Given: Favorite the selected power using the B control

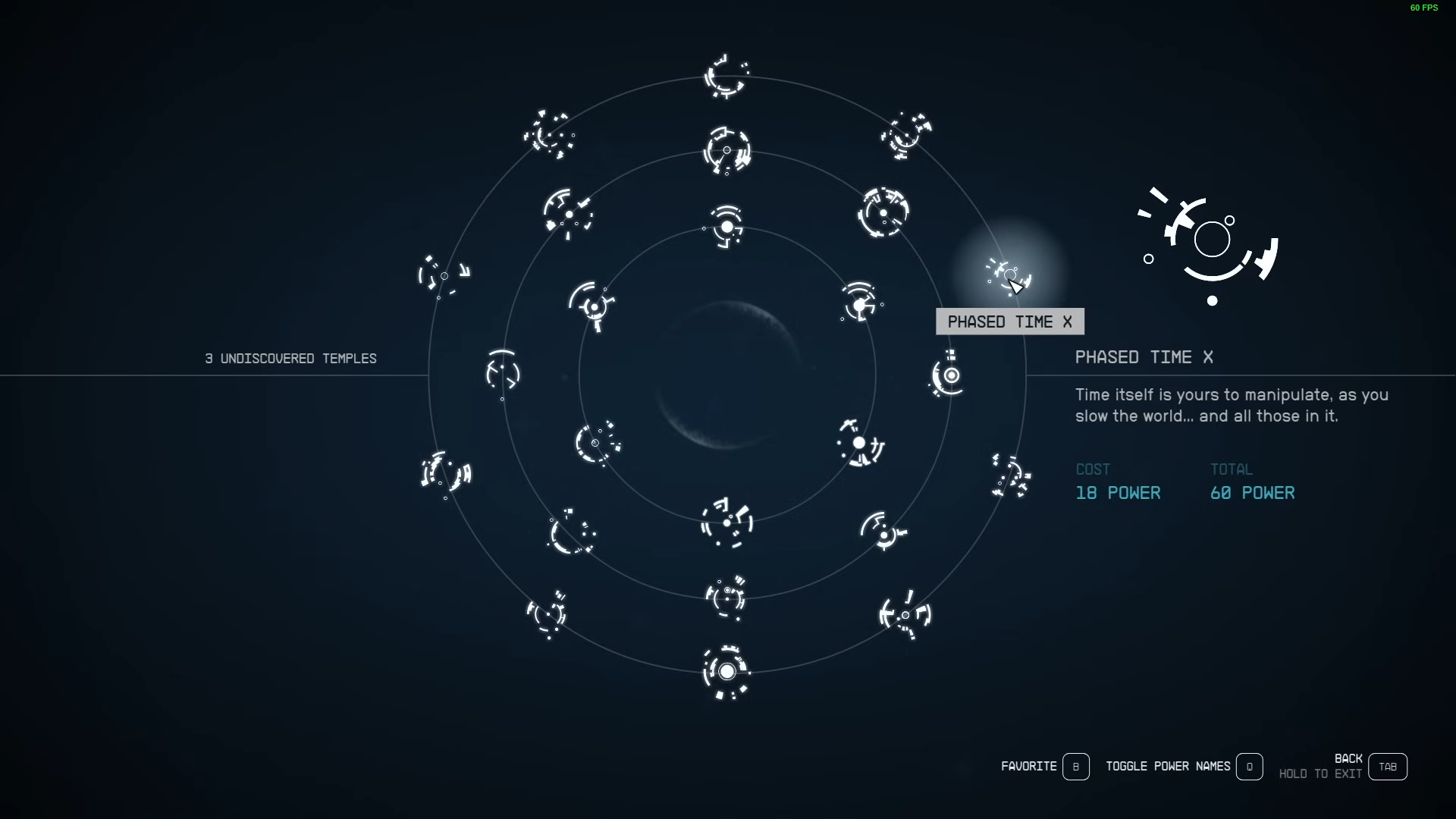Looking at the screenshot, I should point(1076,767).
